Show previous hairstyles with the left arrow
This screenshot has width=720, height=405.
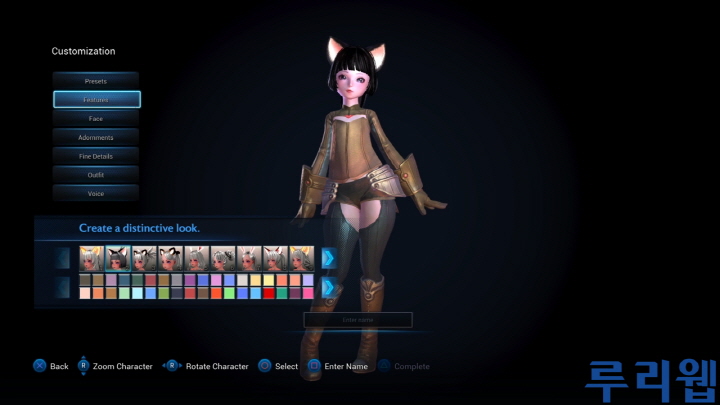click(x=65, y=258)
